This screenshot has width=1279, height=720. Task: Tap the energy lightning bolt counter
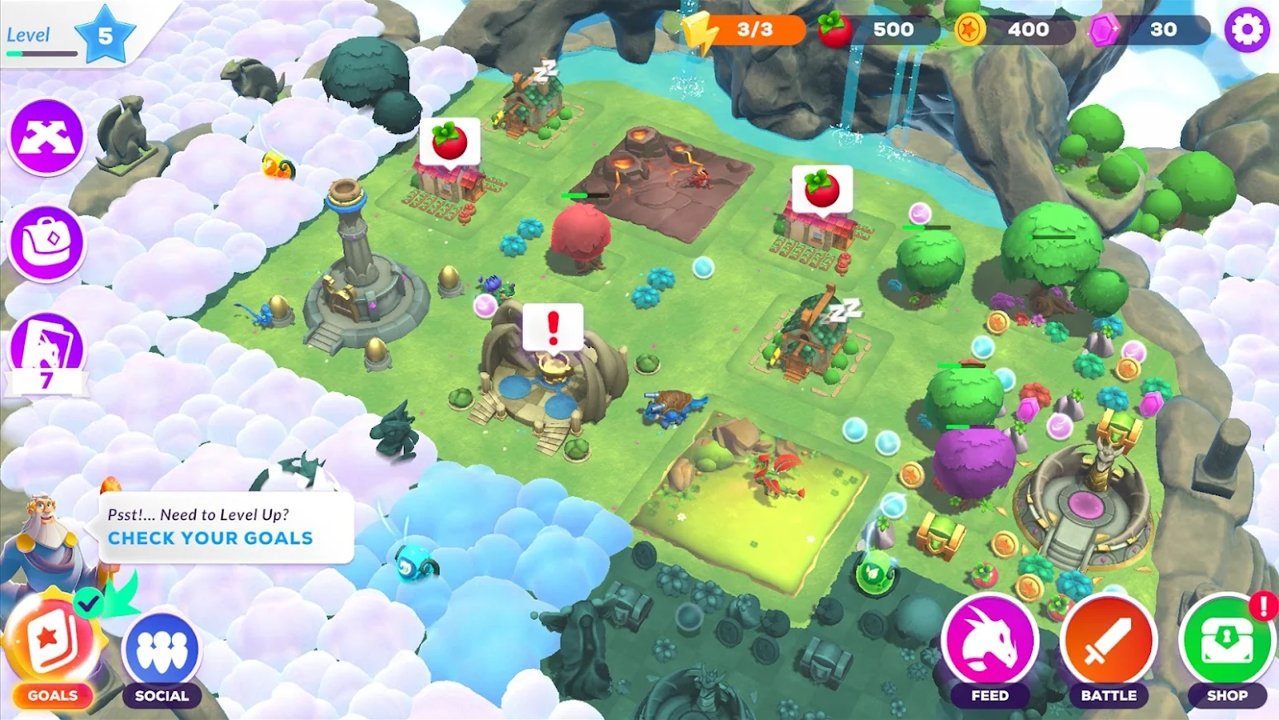pos(745,30)
